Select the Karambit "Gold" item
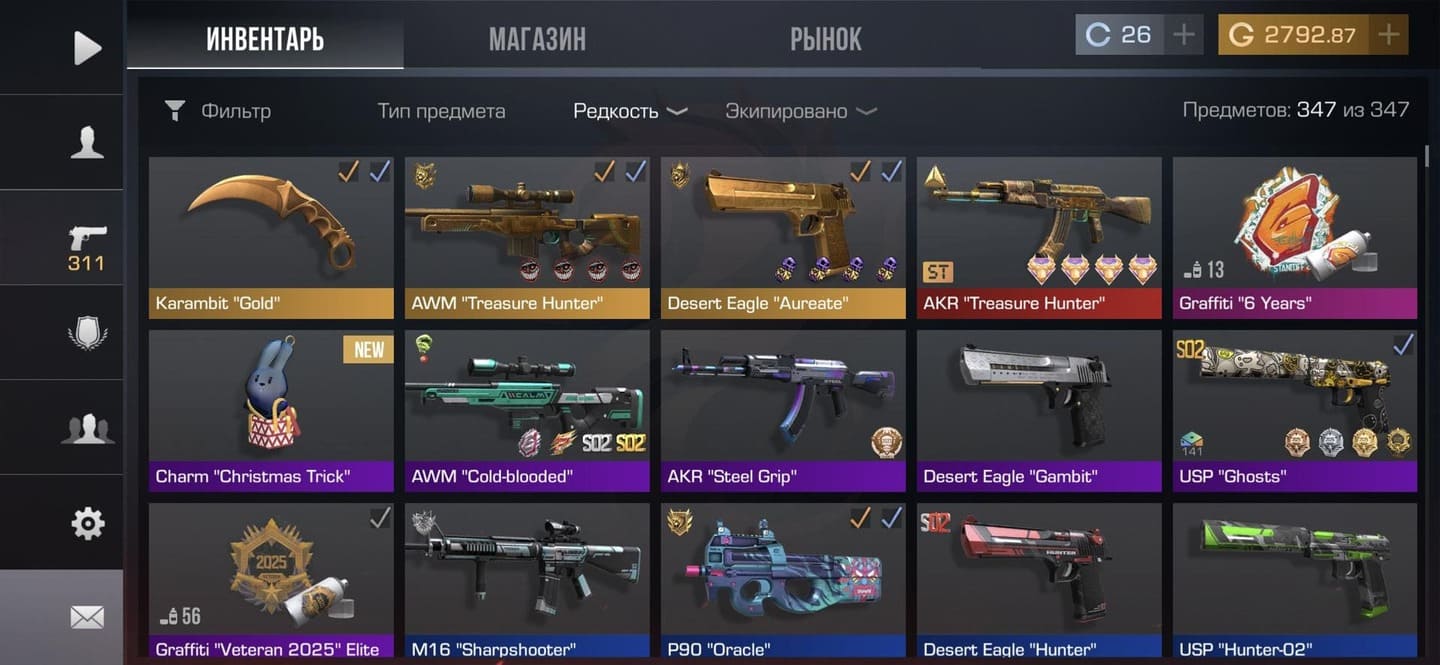This screenshot has width=1440, height=665. (x=271, y=236)
